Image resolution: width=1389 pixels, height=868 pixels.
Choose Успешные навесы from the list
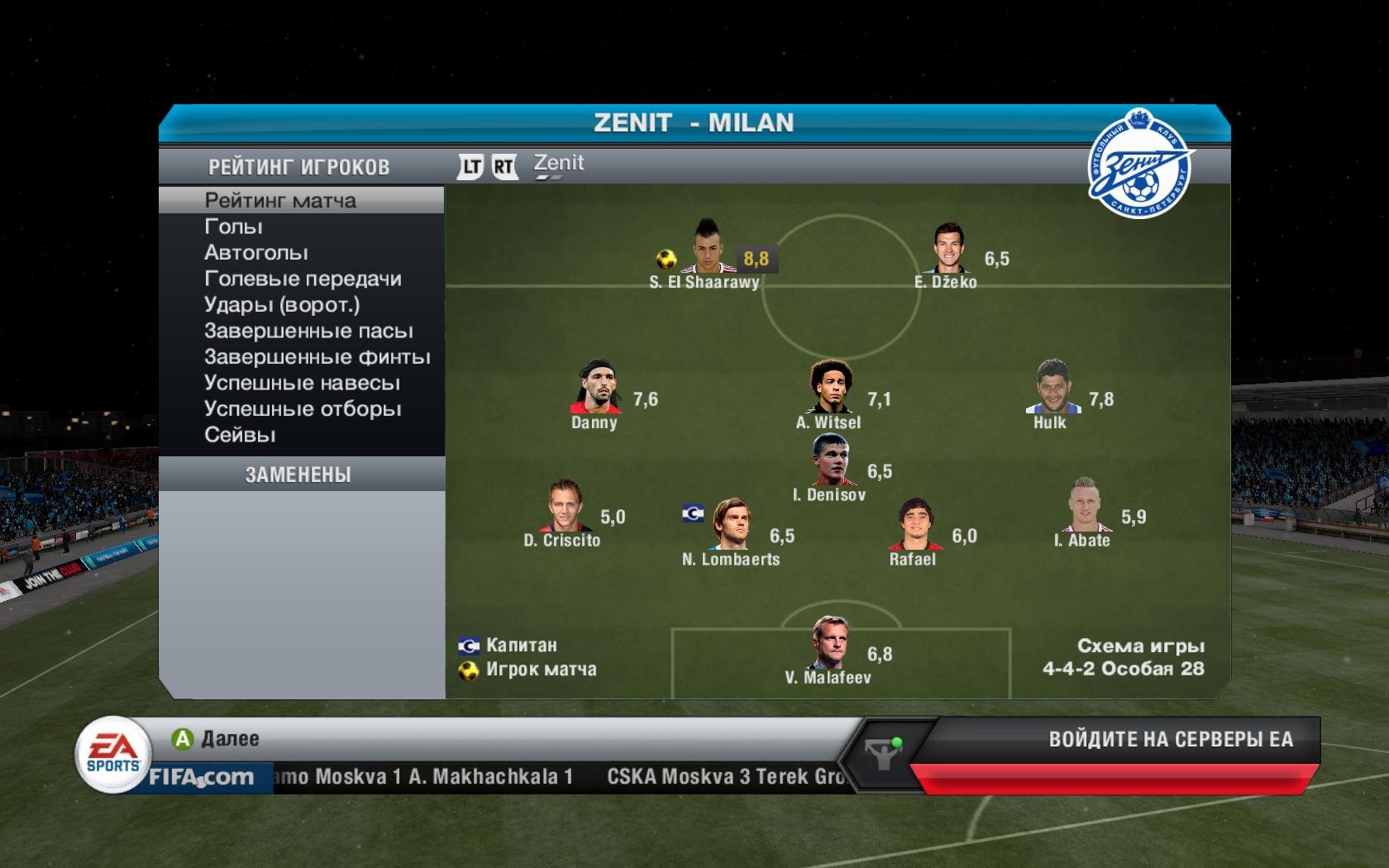pyautogui.click(x=302, y=384)
